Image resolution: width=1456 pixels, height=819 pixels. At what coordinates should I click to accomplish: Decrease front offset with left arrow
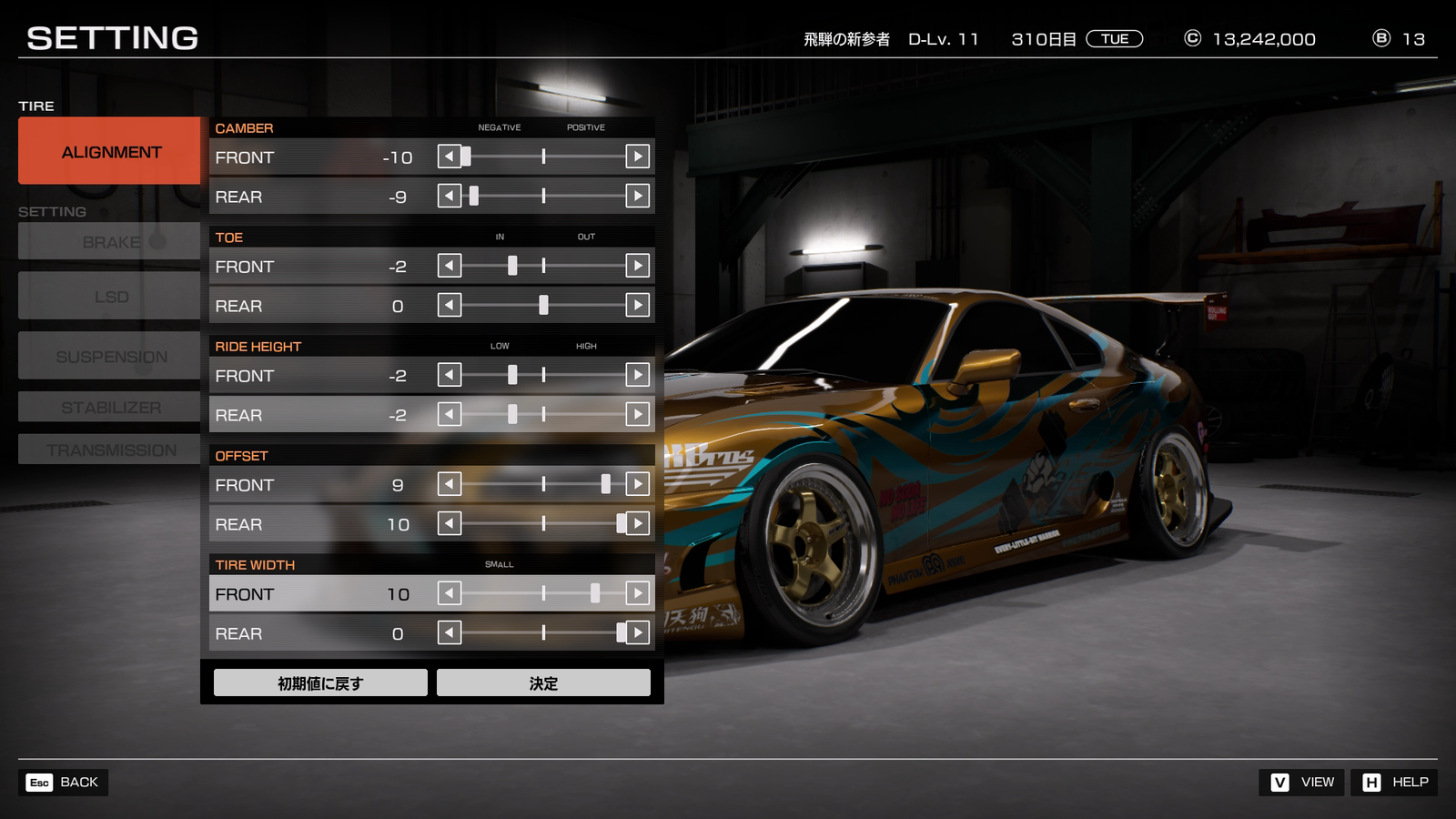[x=450, y=484]
